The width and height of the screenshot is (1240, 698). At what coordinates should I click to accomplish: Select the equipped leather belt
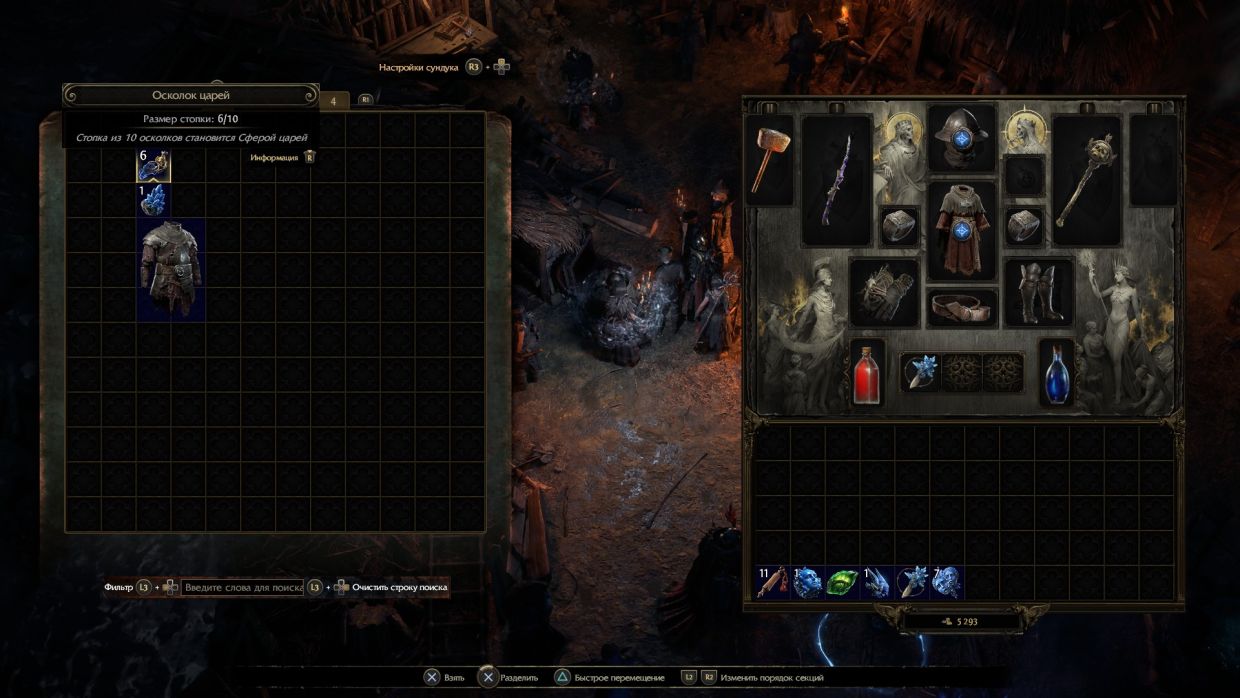(x=962, y=307)
